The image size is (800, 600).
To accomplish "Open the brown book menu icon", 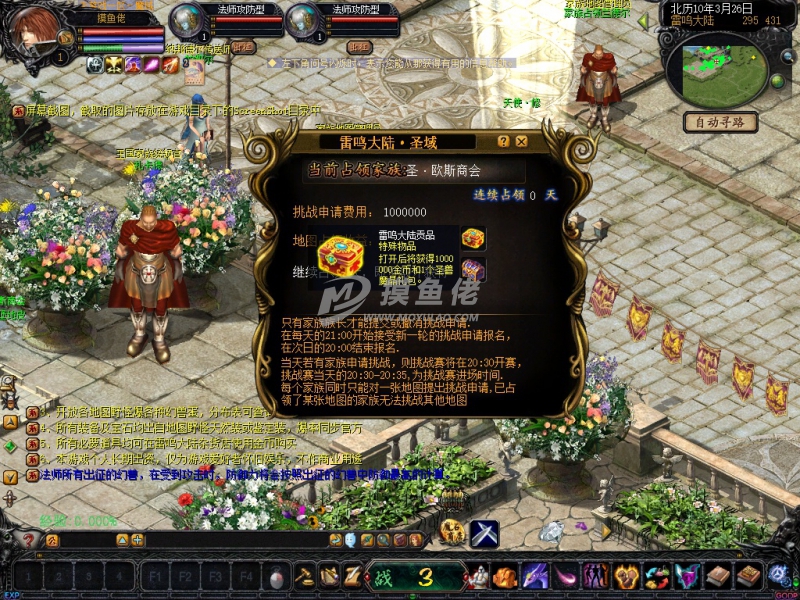I will 718,576.
